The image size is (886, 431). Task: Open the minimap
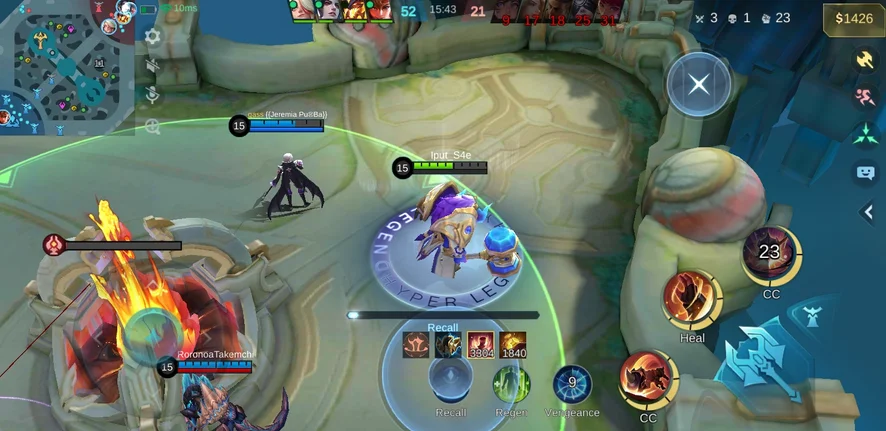click(x=65, y=67)
